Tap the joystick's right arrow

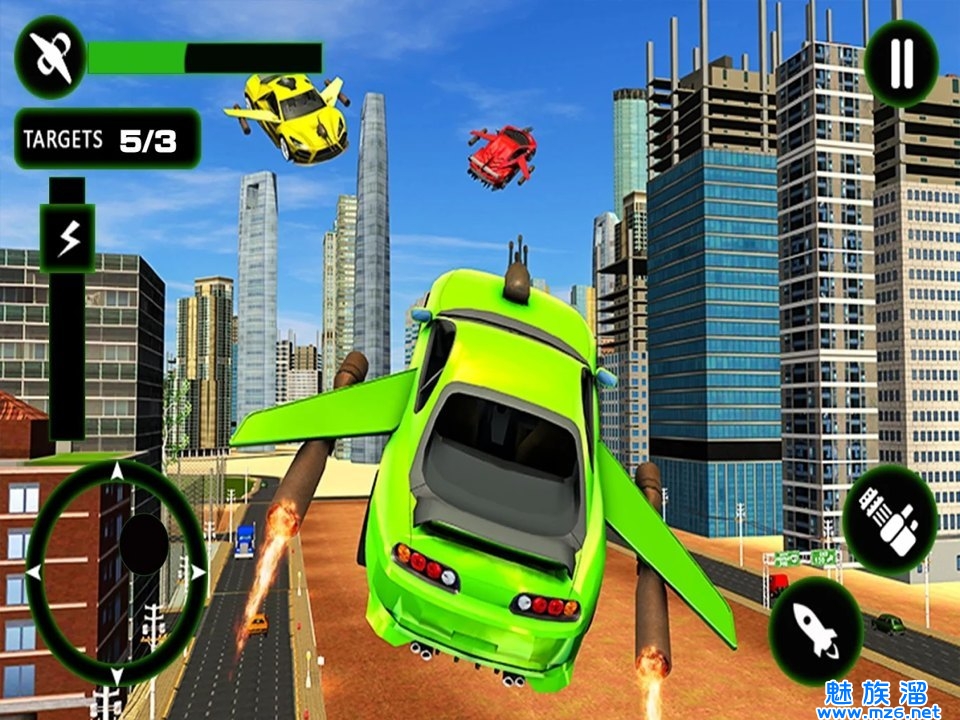(x=197, y=572)
